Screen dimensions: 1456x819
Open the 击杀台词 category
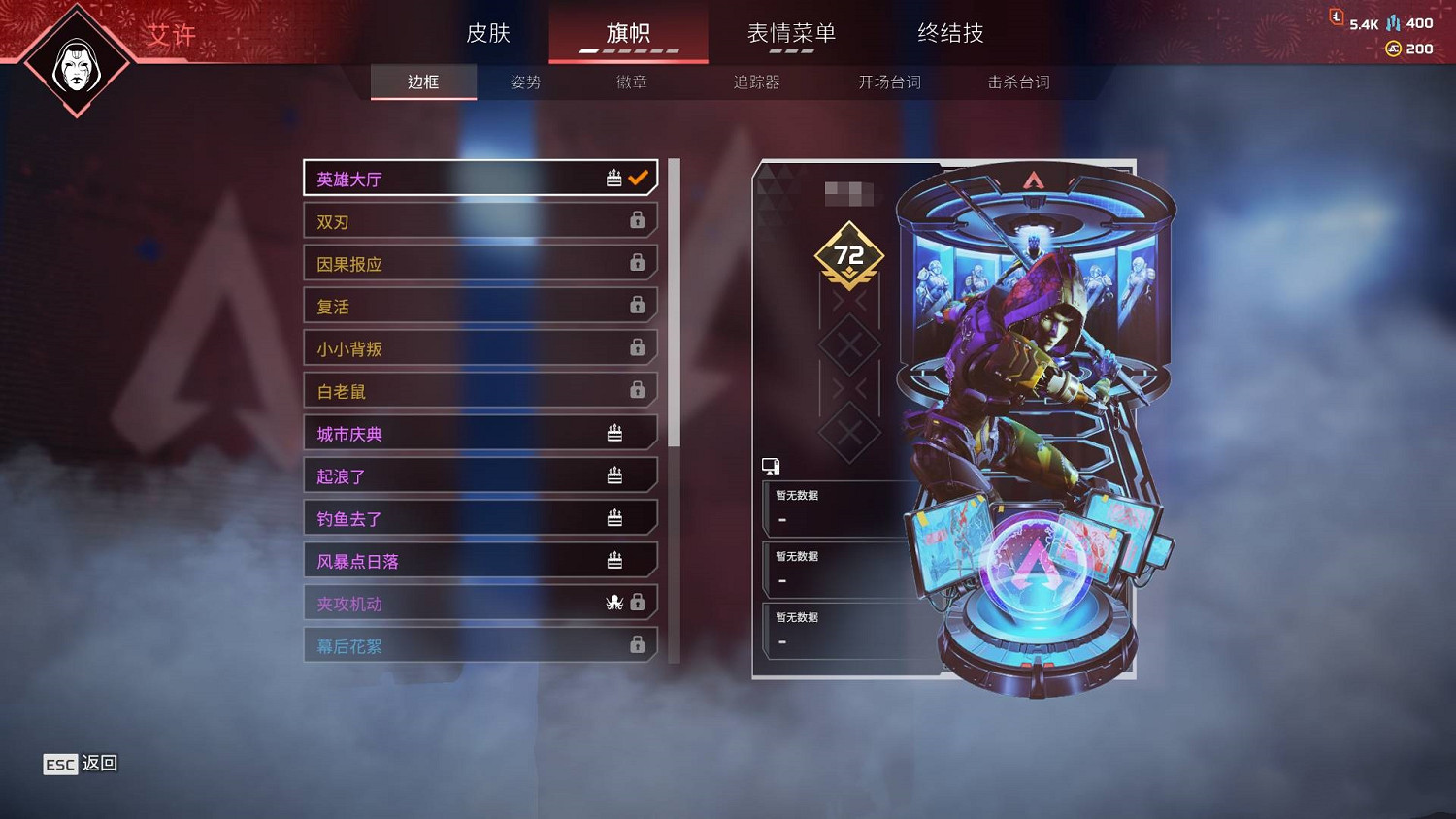coord(1016,82)
